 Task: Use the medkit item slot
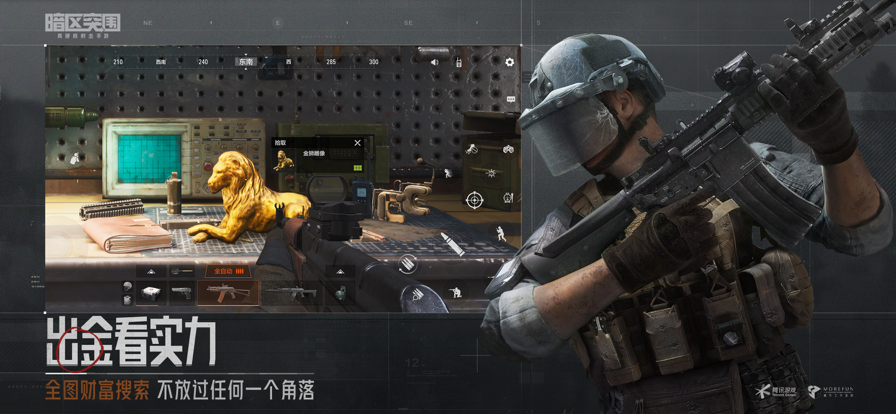150,292
